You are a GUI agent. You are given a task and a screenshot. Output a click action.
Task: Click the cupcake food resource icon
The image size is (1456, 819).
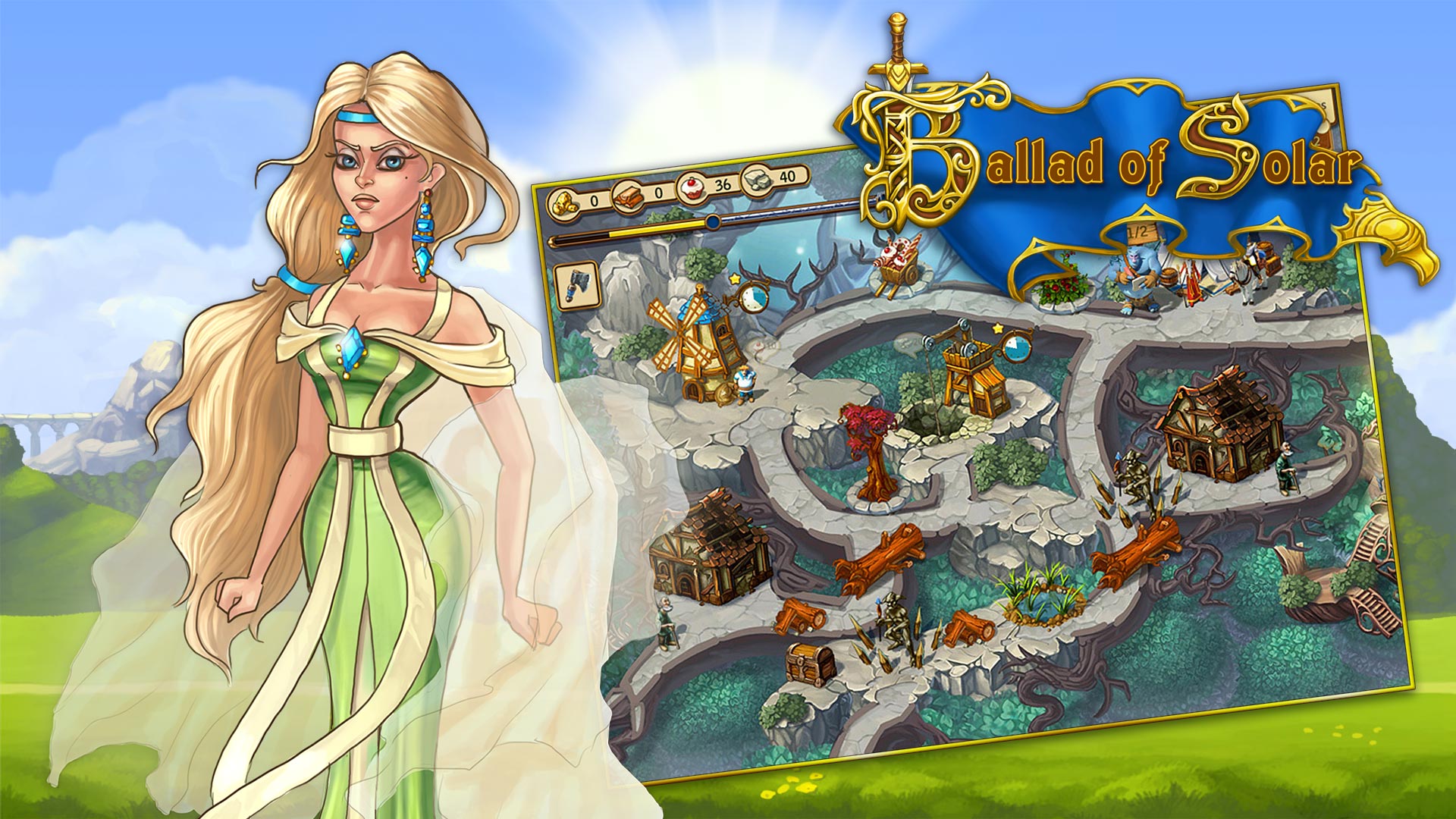point(693,187)
